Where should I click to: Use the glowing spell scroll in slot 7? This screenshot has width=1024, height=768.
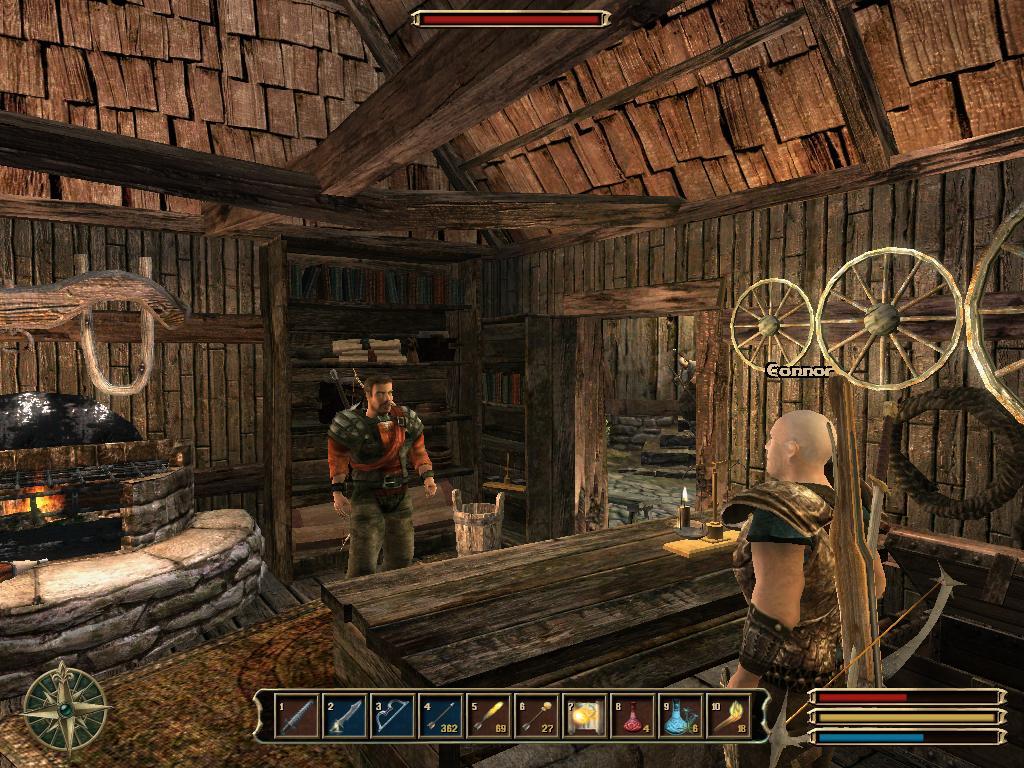coord(585,717)
